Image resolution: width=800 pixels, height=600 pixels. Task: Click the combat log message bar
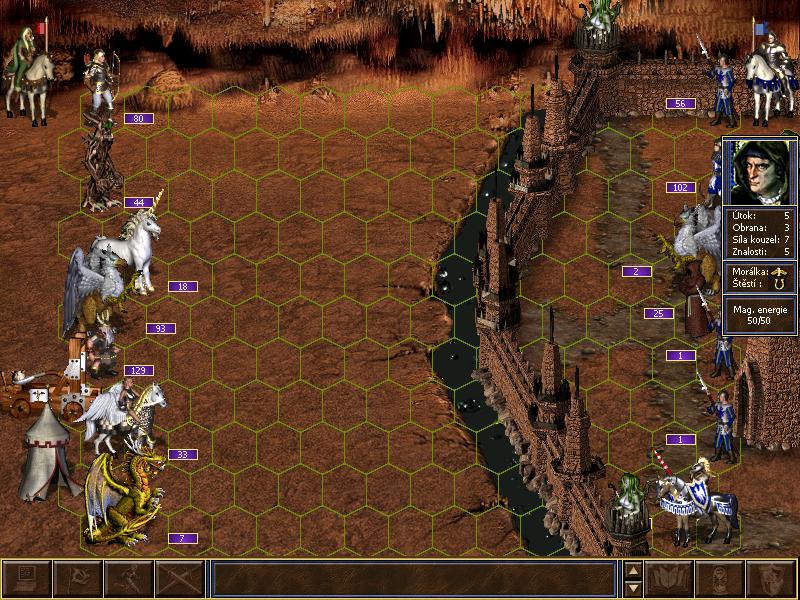click(414, 579)
